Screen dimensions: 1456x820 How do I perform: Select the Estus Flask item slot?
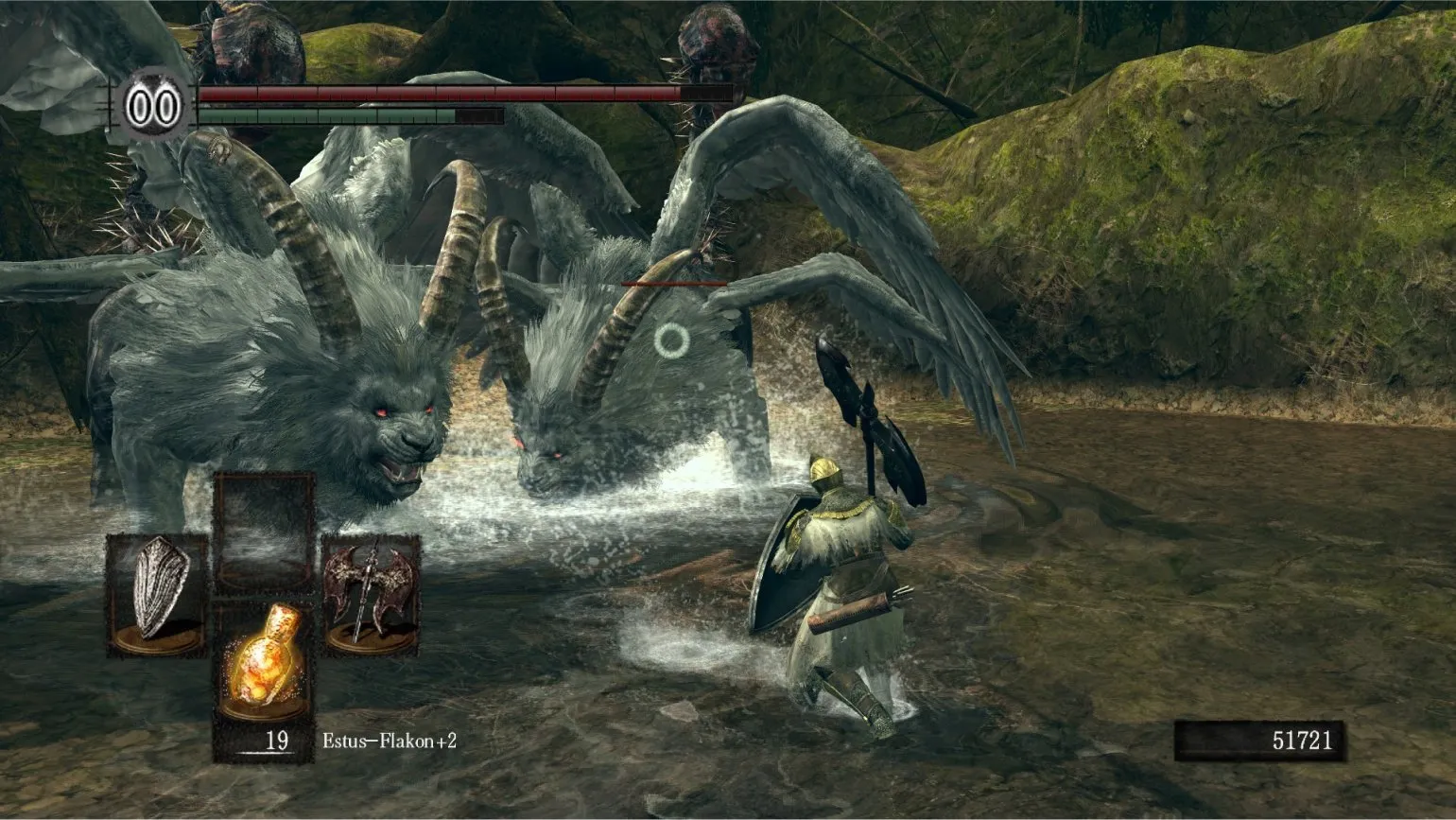(263, 662)
